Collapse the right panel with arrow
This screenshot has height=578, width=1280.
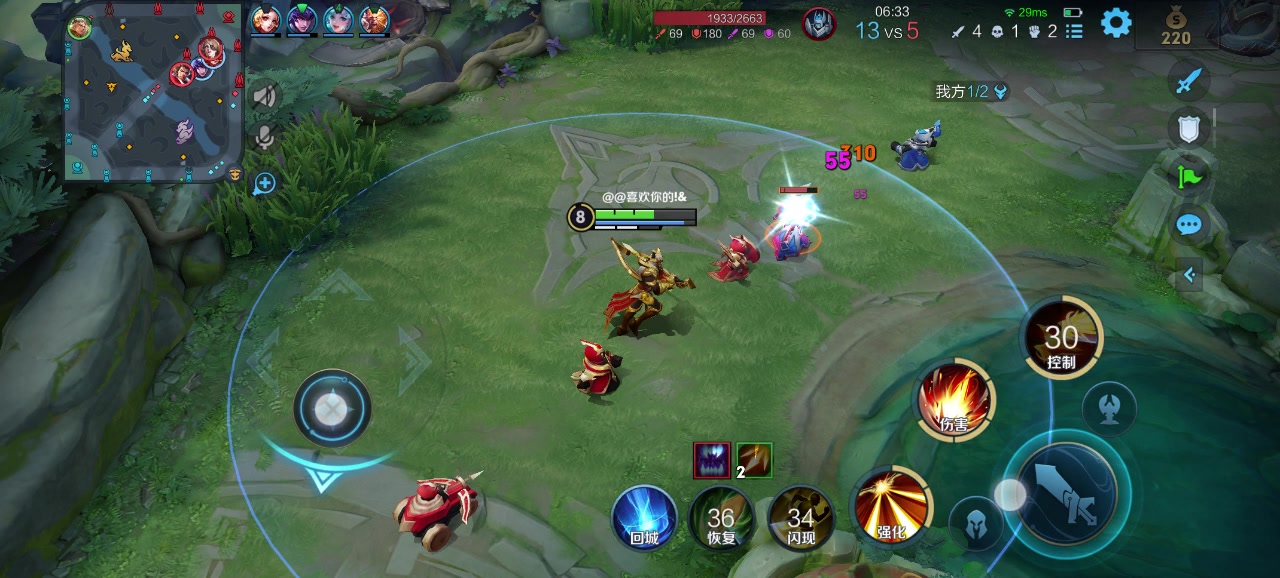coord(1189,274)
